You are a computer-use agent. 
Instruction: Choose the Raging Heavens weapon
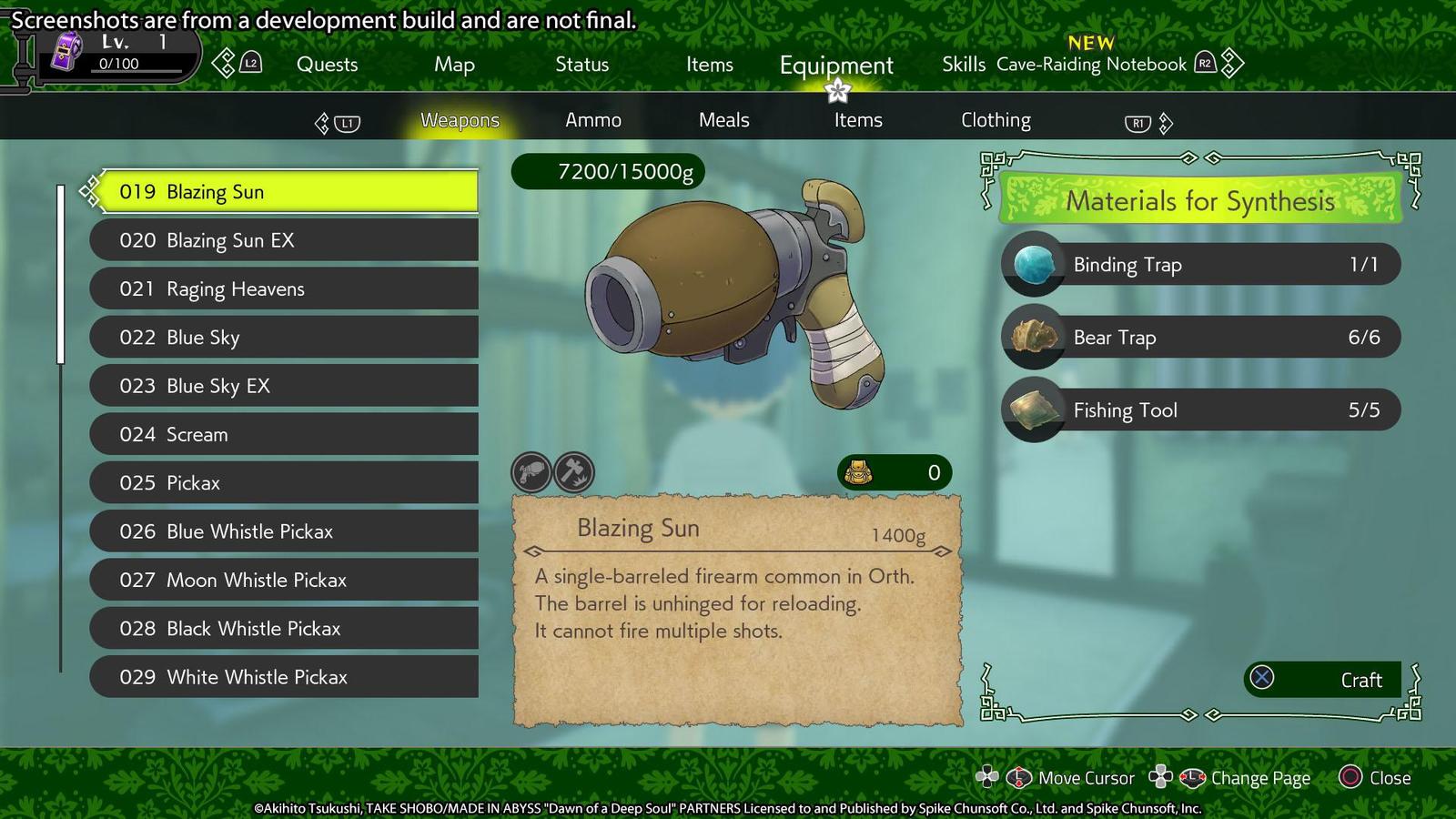pos(284,289)
